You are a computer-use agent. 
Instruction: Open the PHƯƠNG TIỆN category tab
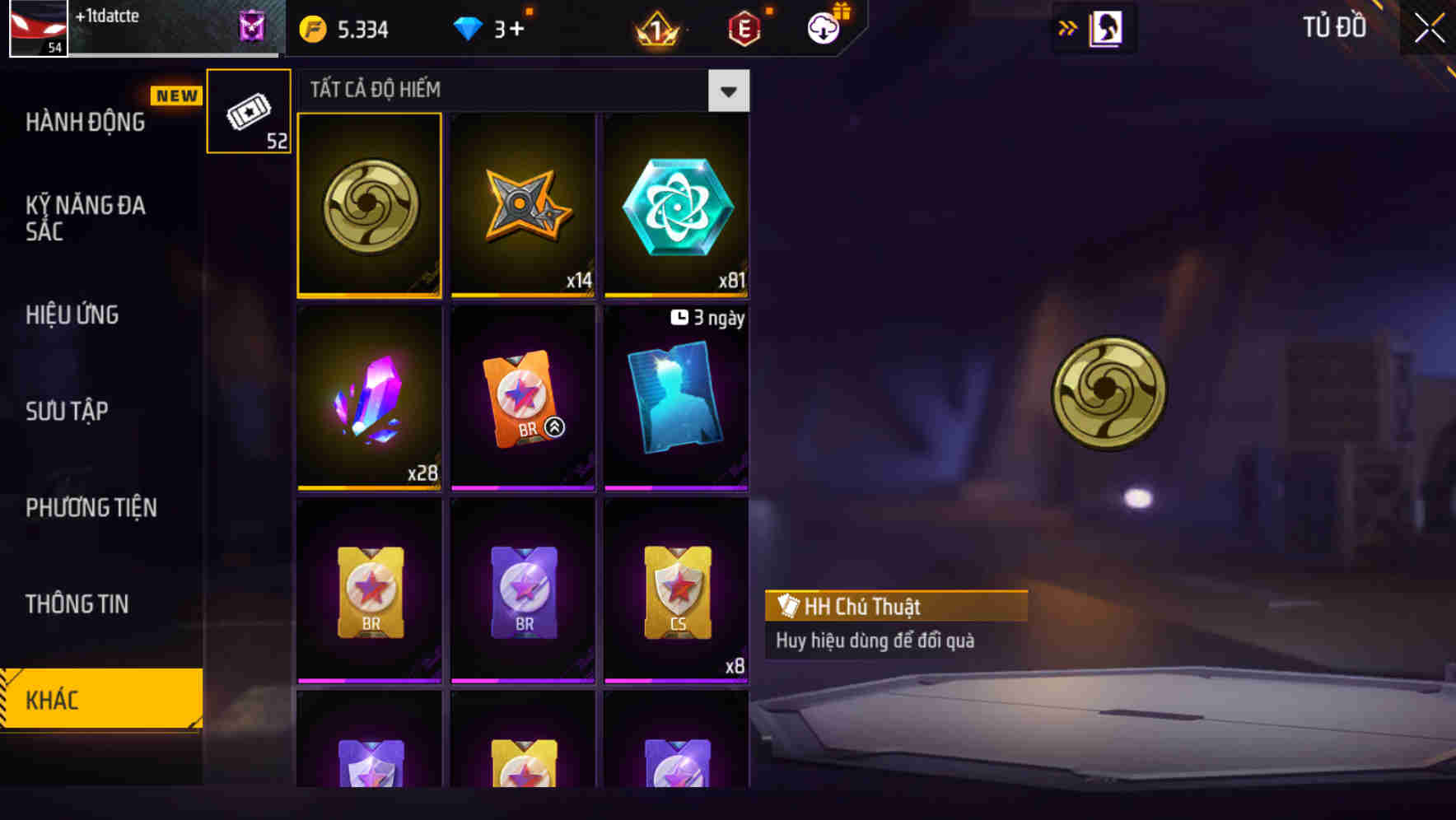tap(91, 508)
